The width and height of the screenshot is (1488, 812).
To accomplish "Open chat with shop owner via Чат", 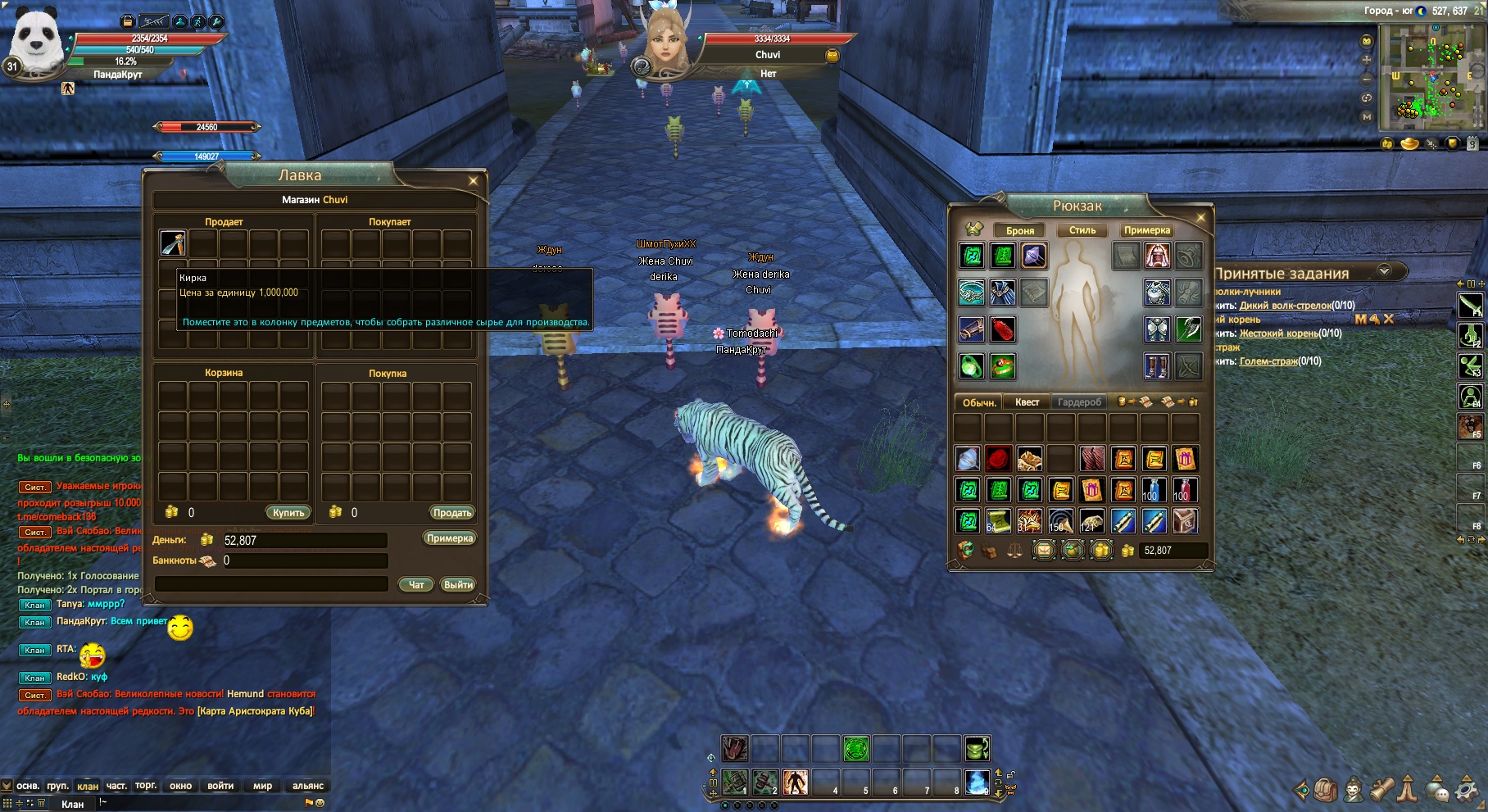I will click(x=416, y=585).
